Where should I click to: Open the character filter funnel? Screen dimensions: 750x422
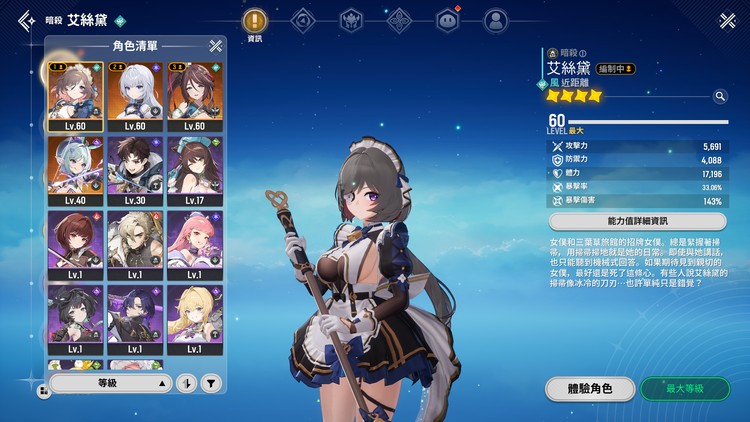[211, 383]
